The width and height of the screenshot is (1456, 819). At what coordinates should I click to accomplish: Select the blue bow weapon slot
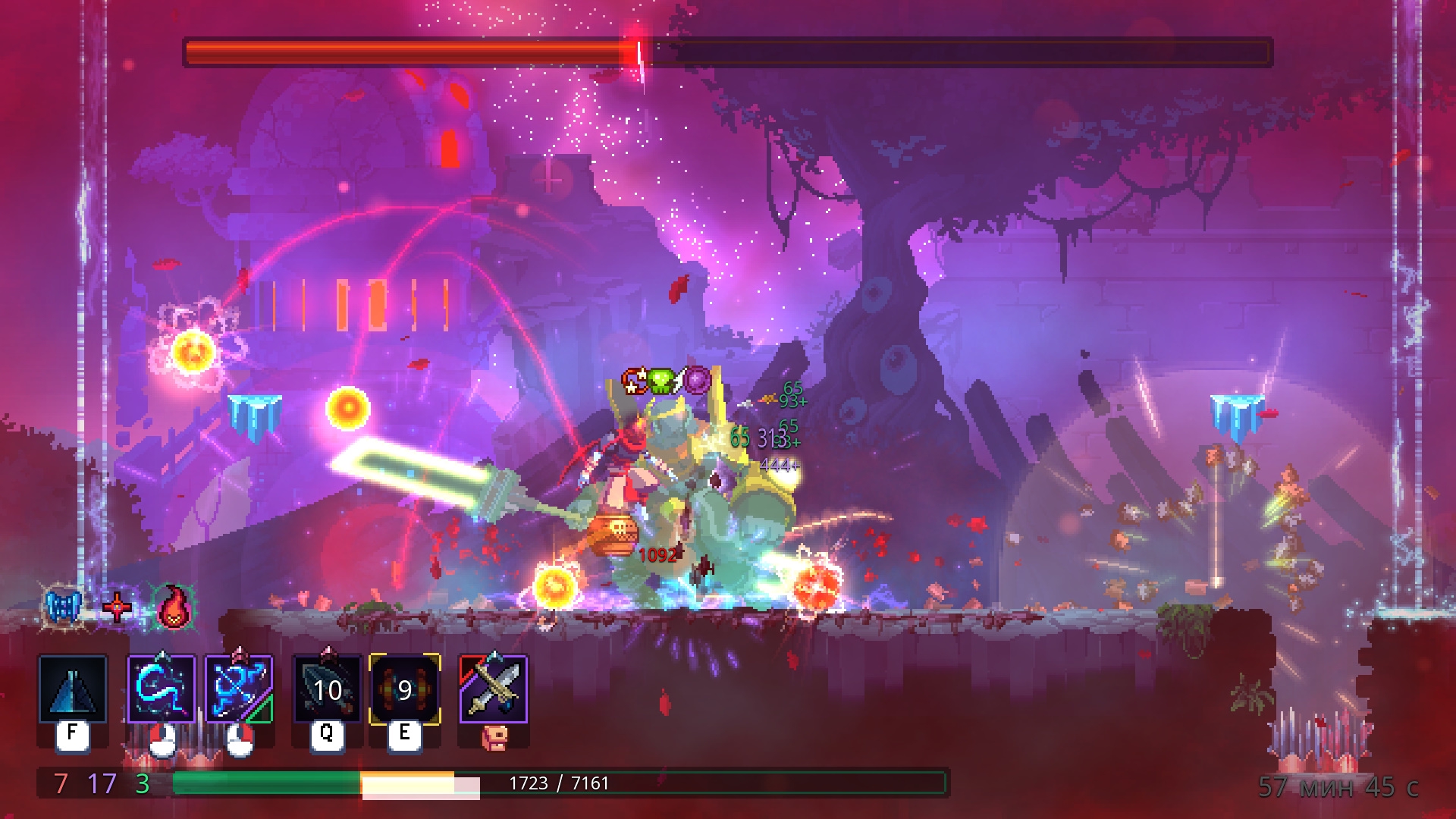coord(239,689)
